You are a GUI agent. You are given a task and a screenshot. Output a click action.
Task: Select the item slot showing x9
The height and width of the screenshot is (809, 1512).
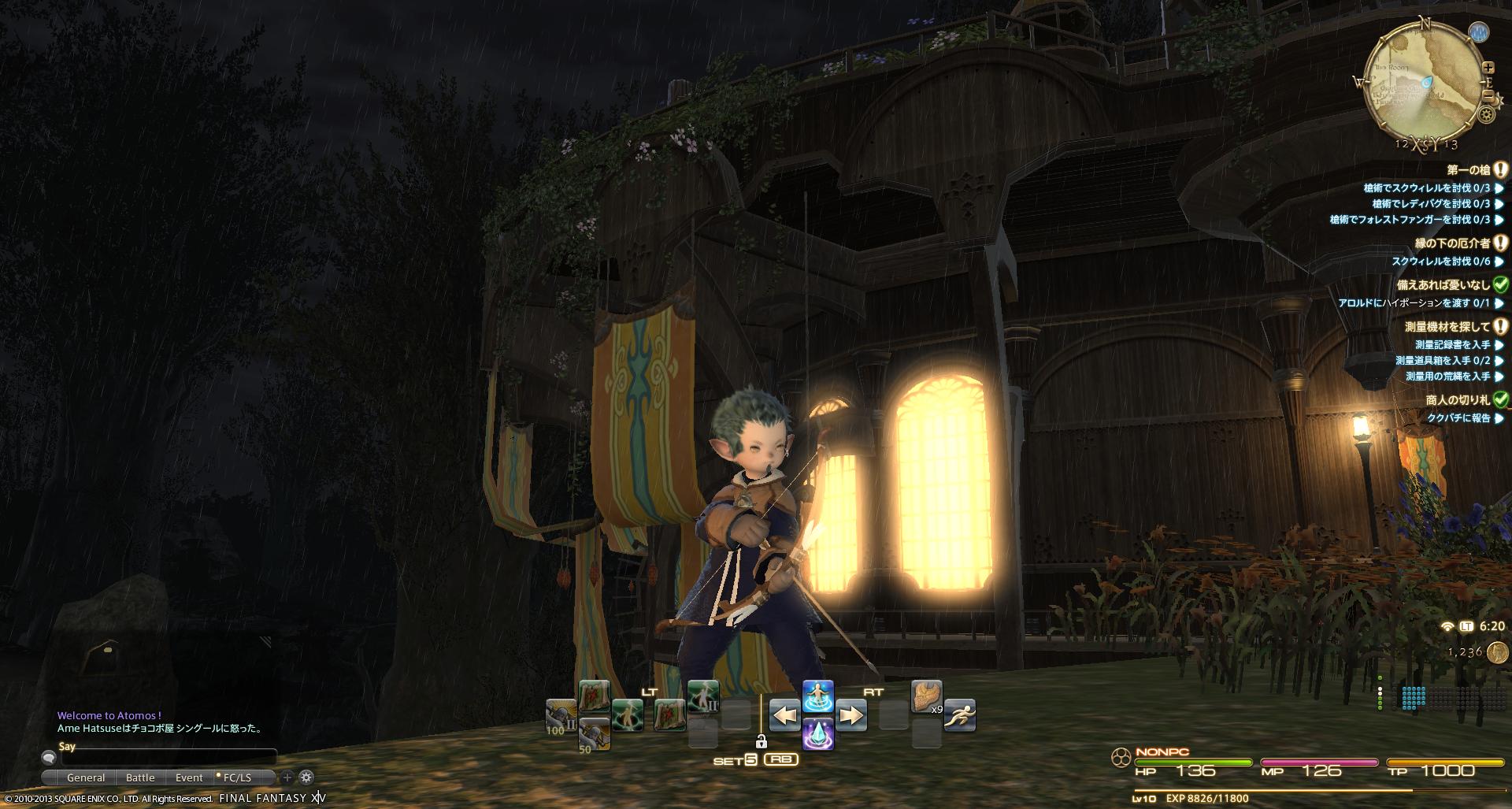(x=927, y=697)
